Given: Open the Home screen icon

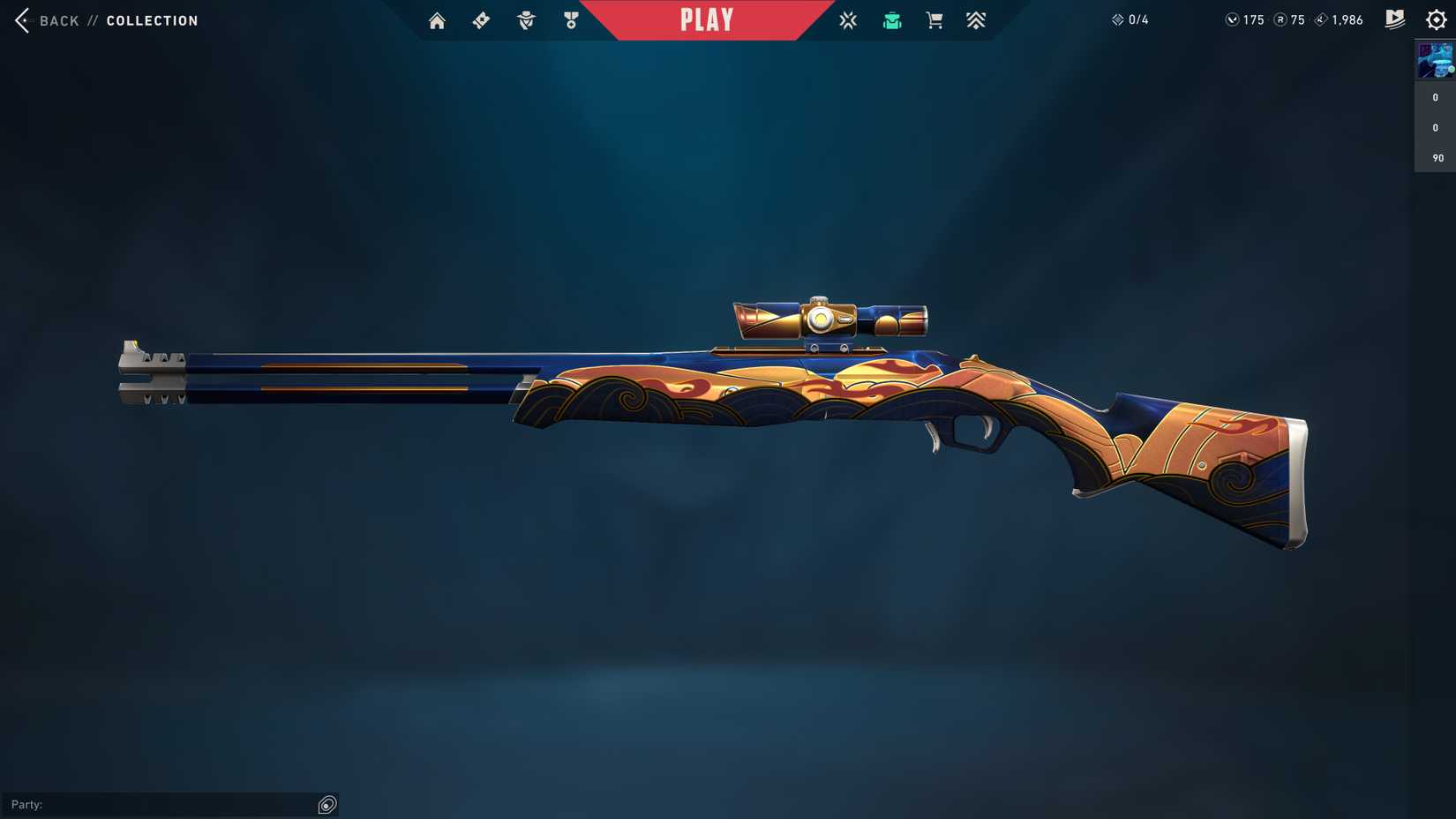Looking at the screenshot, I should (x=437, y=19).
